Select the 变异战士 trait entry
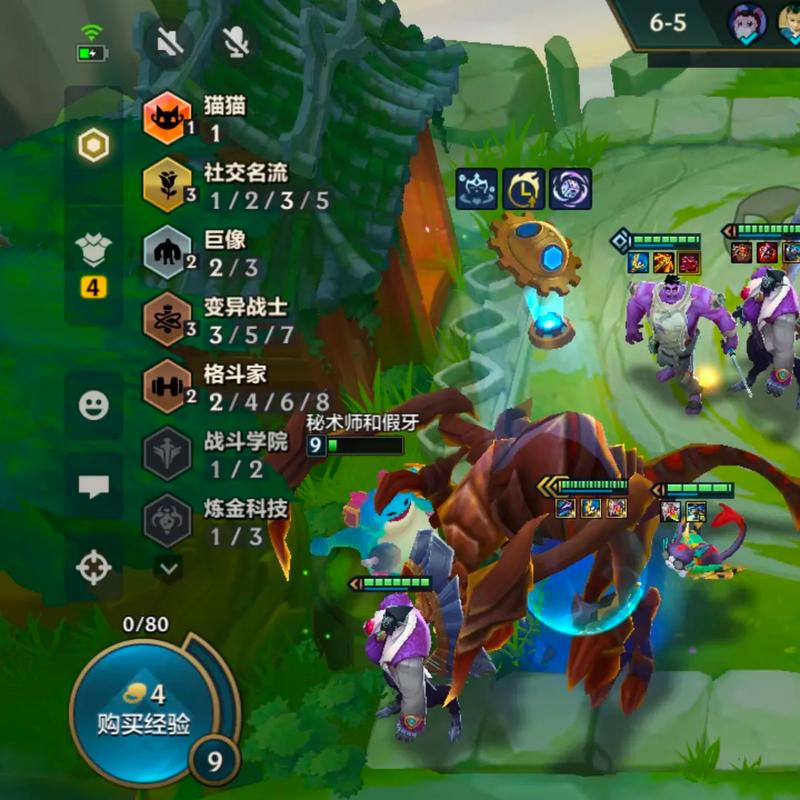The width and height of the screenshot is (800, 800). coord(167,319)
